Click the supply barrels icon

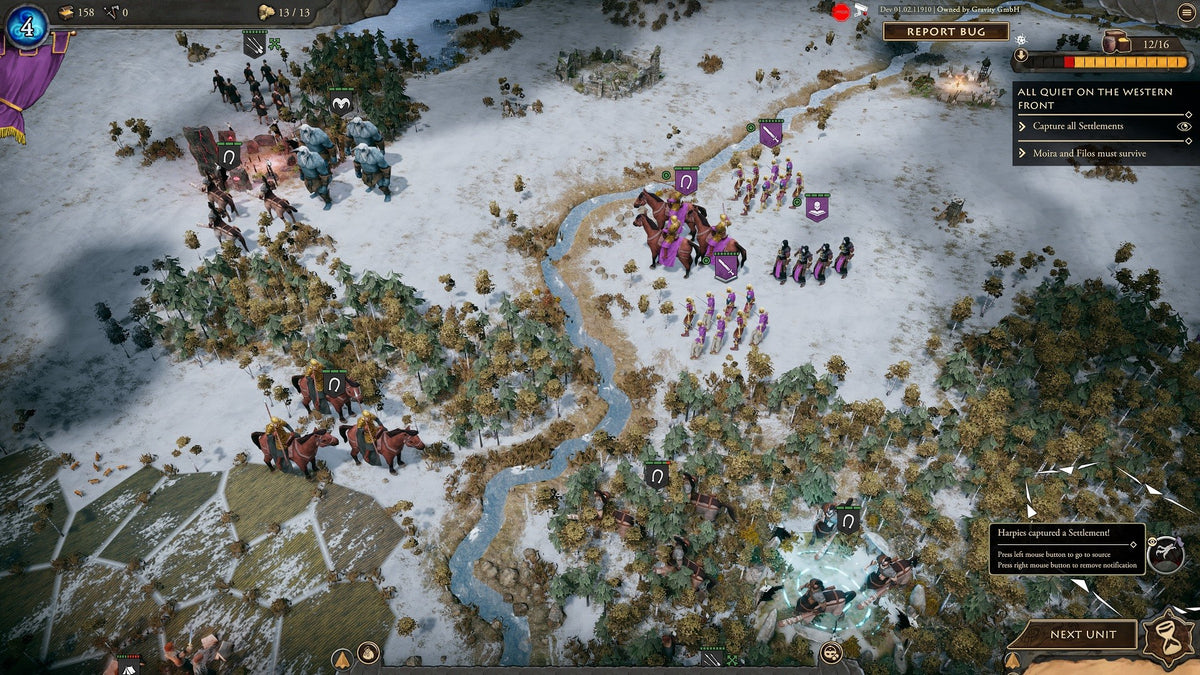click(x=1117, y=42)
